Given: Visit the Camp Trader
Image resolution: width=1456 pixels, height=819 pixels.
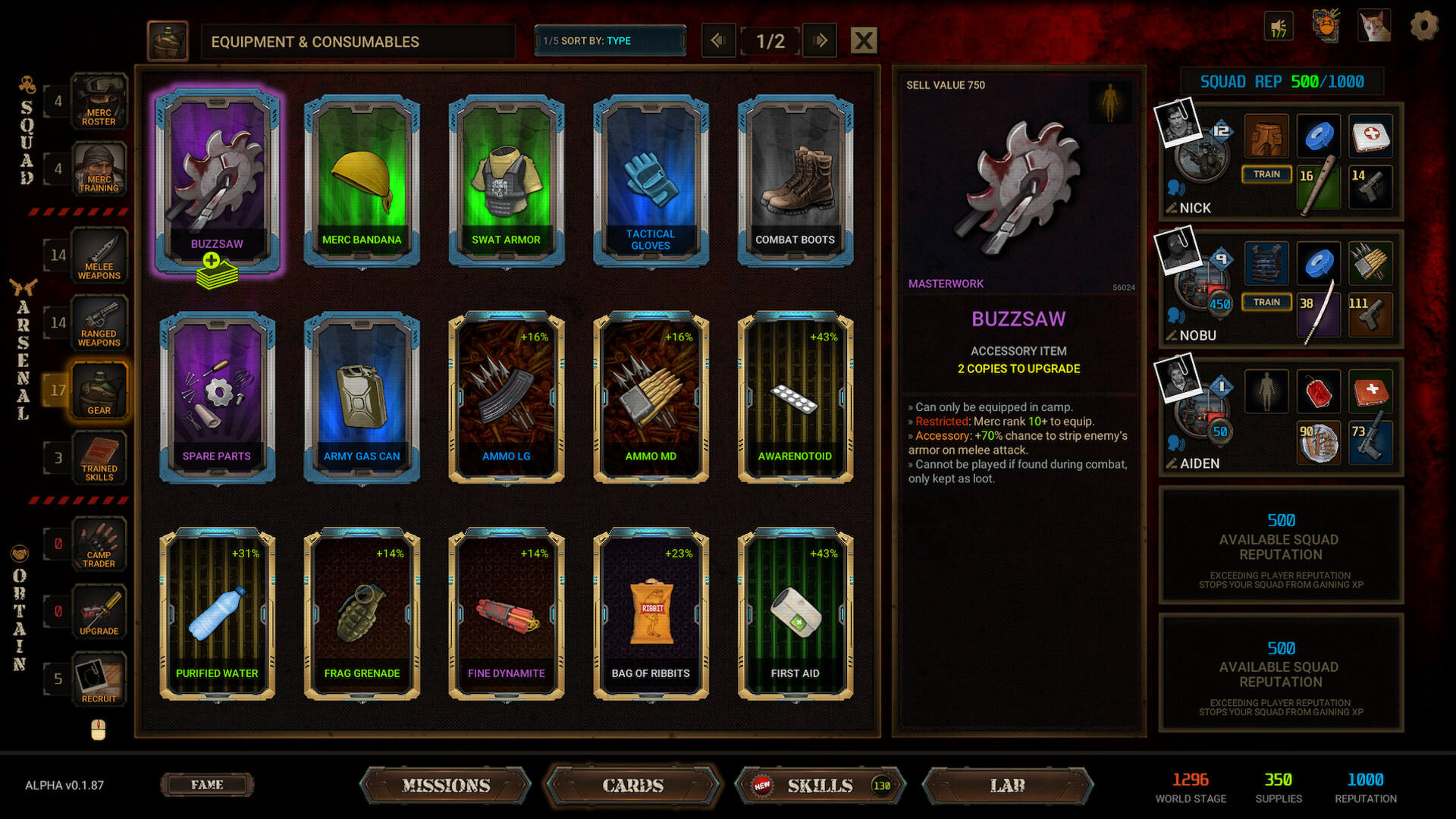Looking at the screenshot, I should coord(99,544).
